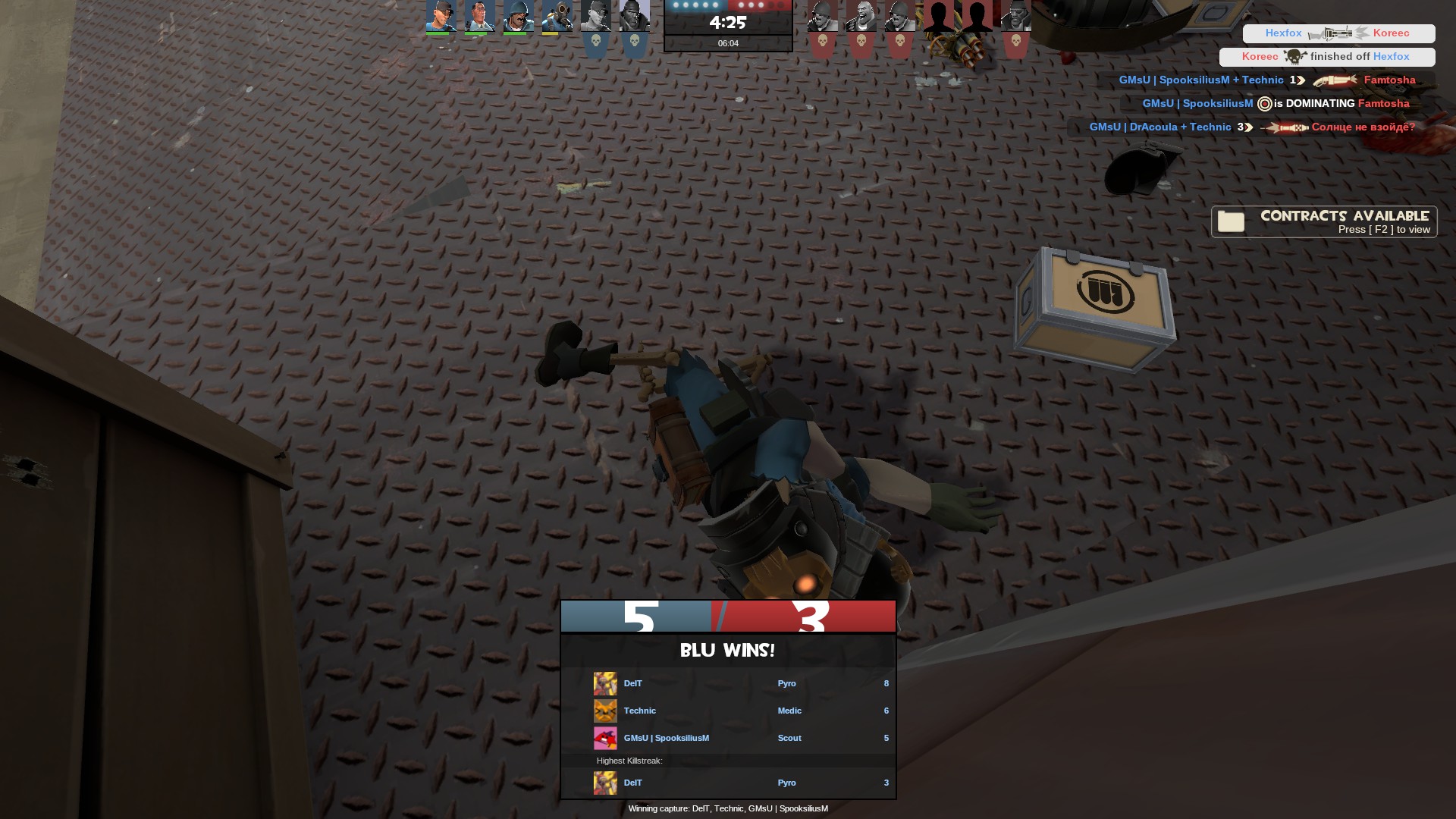Select the Hexfox killed Koreec feed entry
The width and height of the screenshot is (1456, 819).
(1338, 33)
